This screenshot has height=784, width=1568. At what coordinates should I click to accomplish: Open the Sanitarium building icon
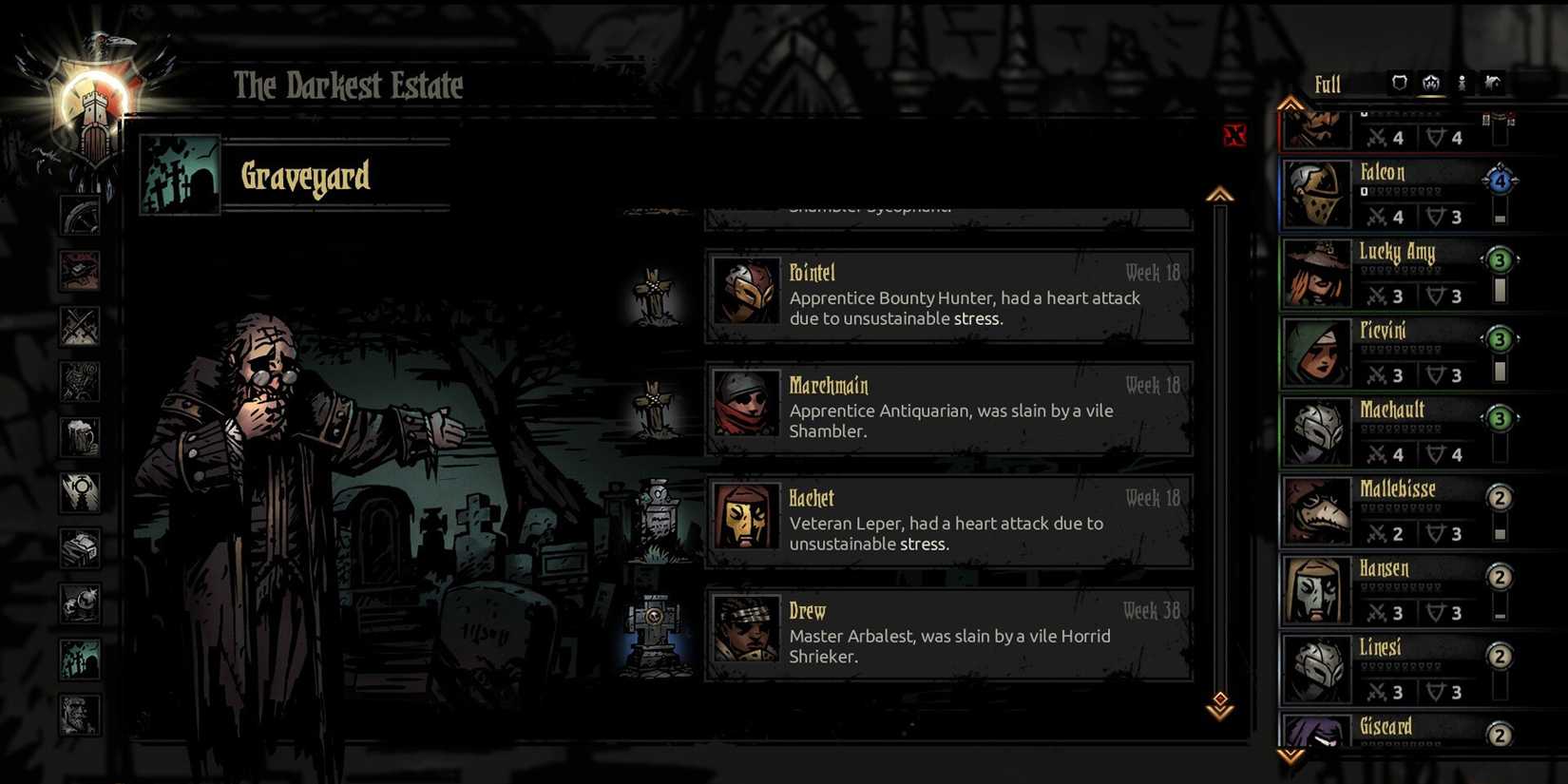pos(81,381)
